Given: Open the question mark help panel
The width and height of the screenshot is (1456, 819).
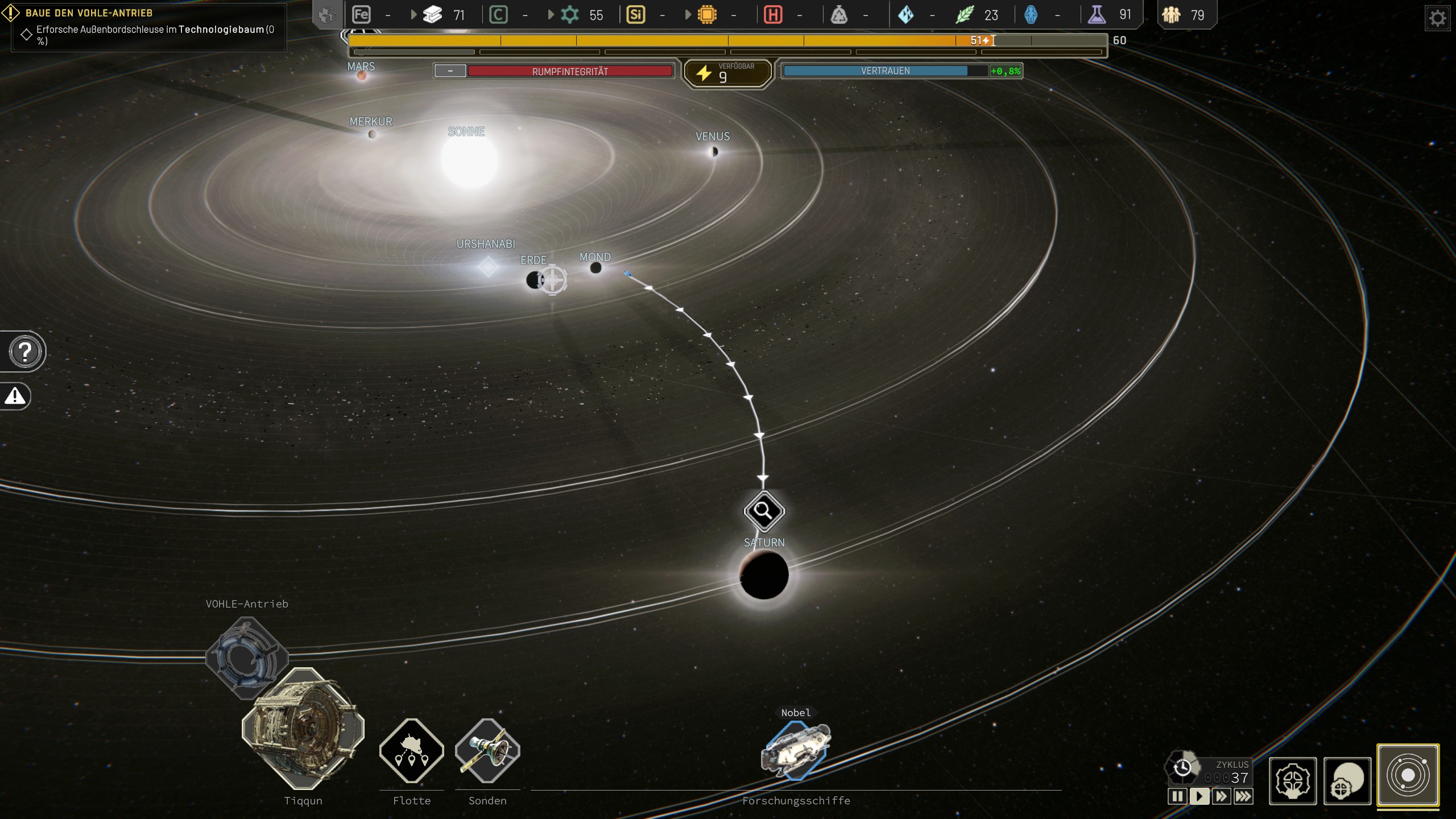Looking at the screenshot, I should point(24,352).
